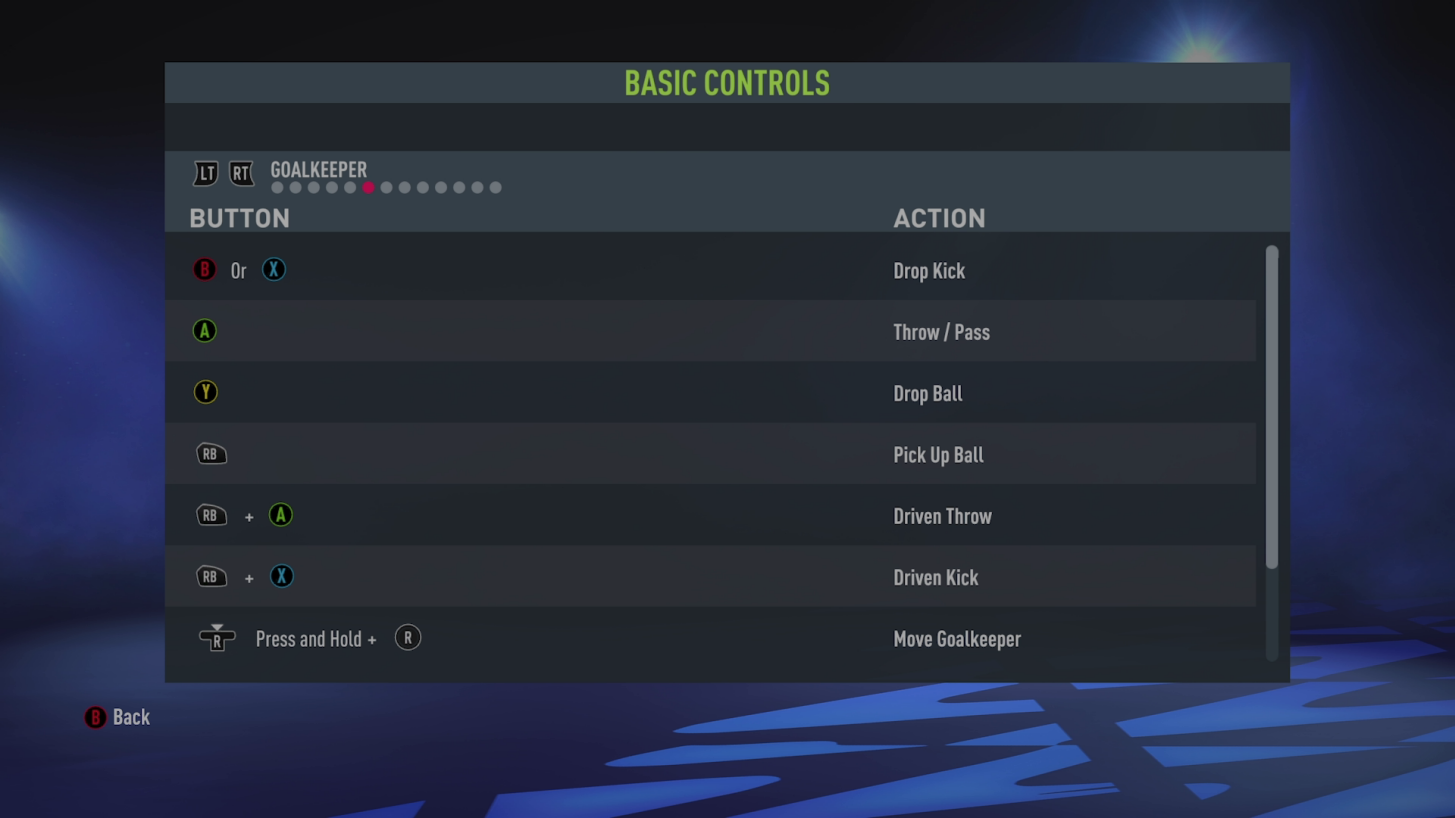Click the R stick button circle icon

click(408, 638)
